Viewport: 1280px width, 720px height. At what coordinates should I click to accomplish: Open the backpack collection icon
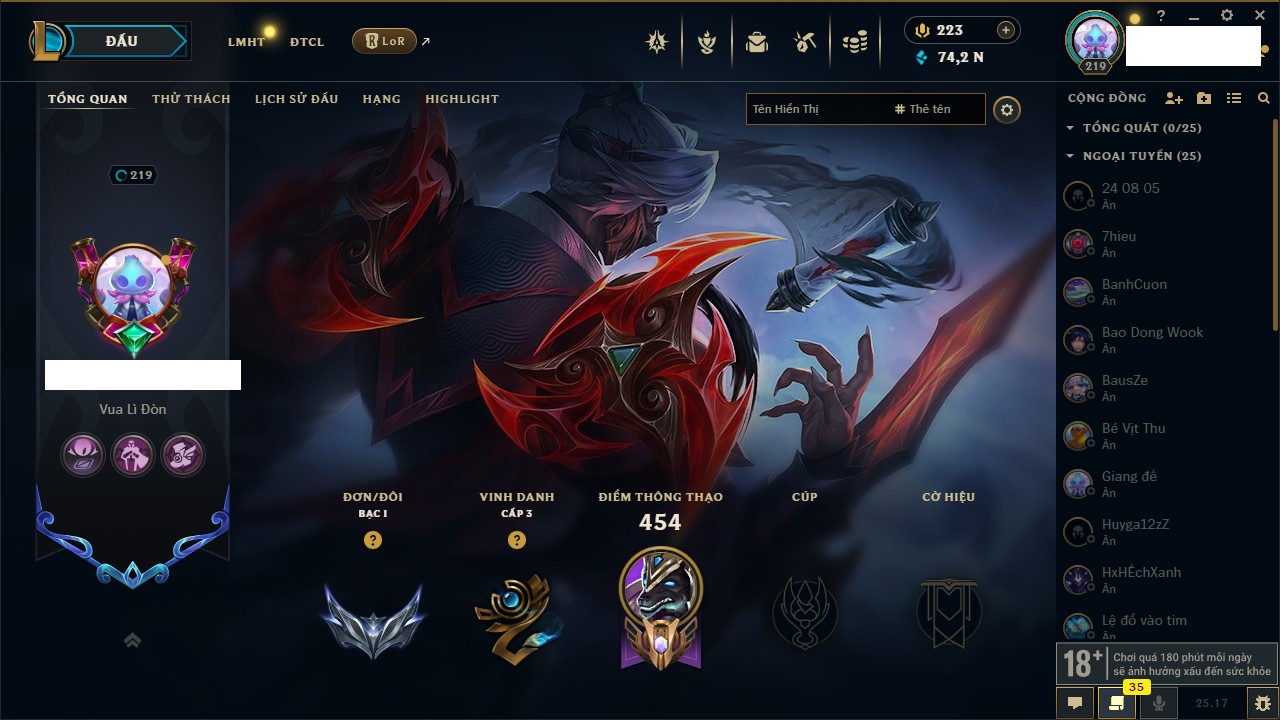(x=757, y=42)
